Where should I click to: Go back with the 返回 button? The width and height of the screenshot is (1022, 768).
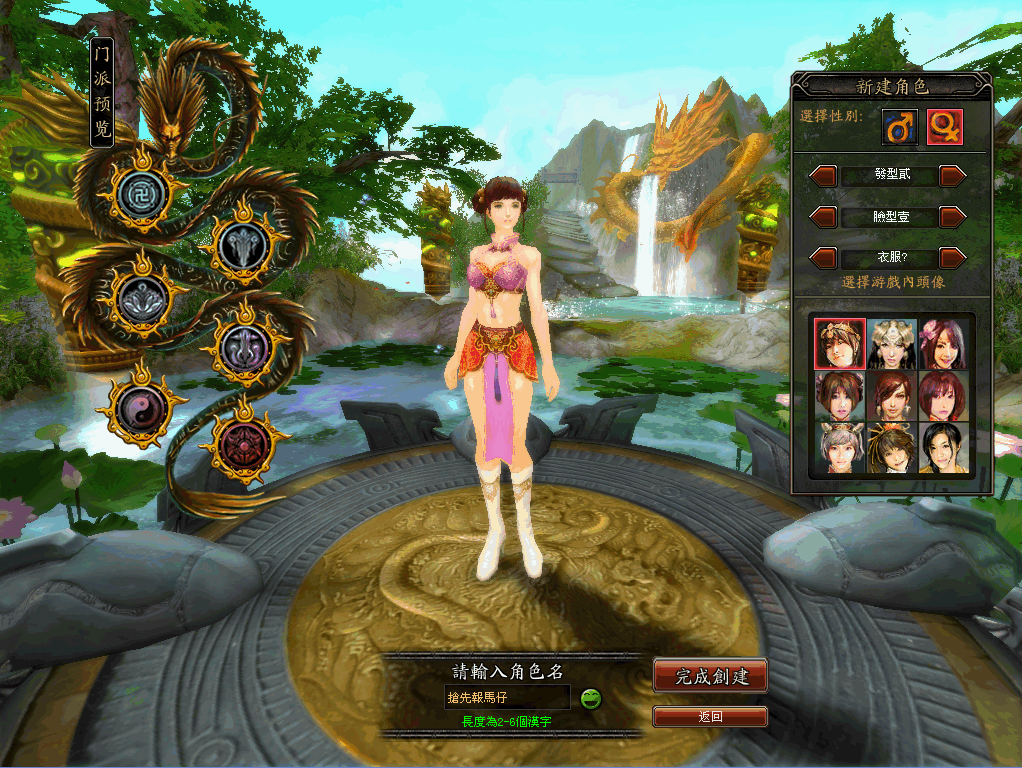click(x=710, y=716)
